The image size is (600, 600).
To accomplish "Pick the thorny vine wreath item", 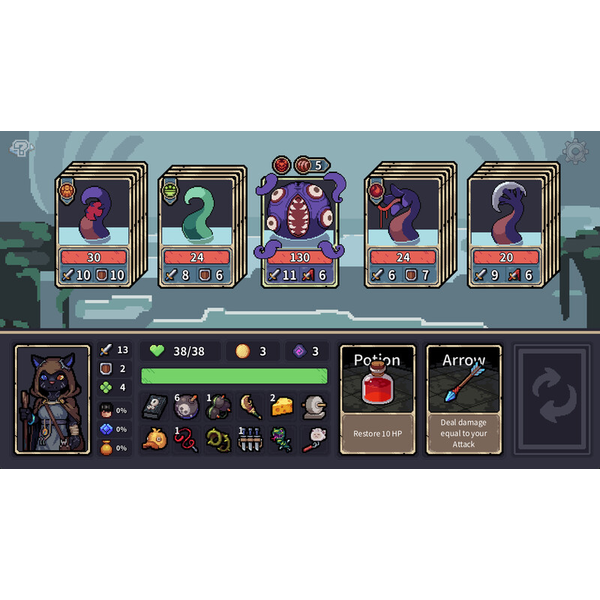I will click(219, 439).
